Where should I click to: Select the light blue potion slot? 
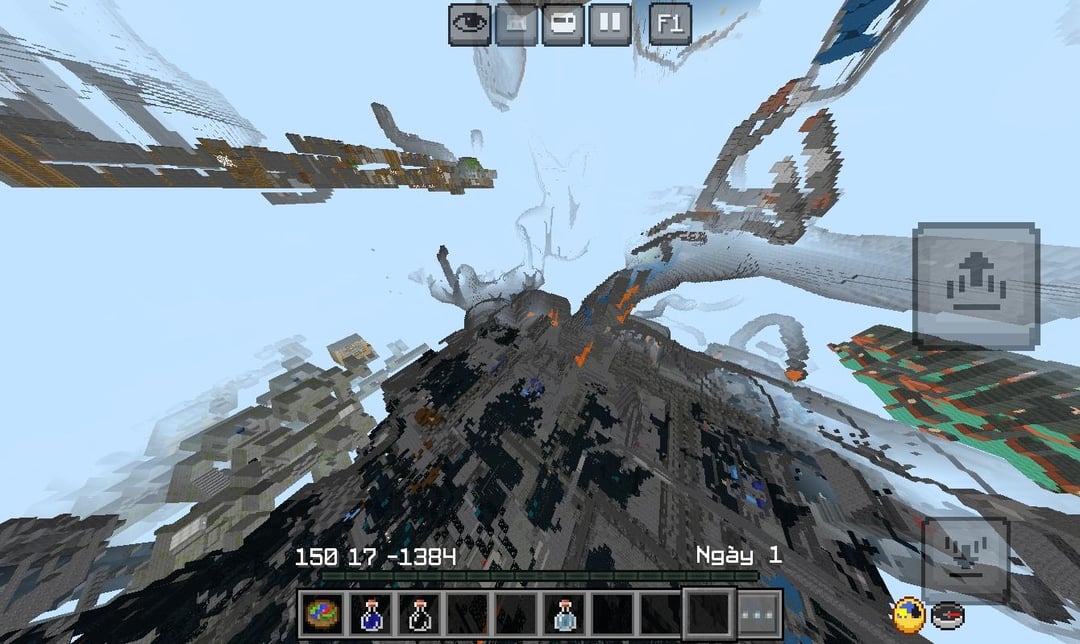[x=563, y=612]
